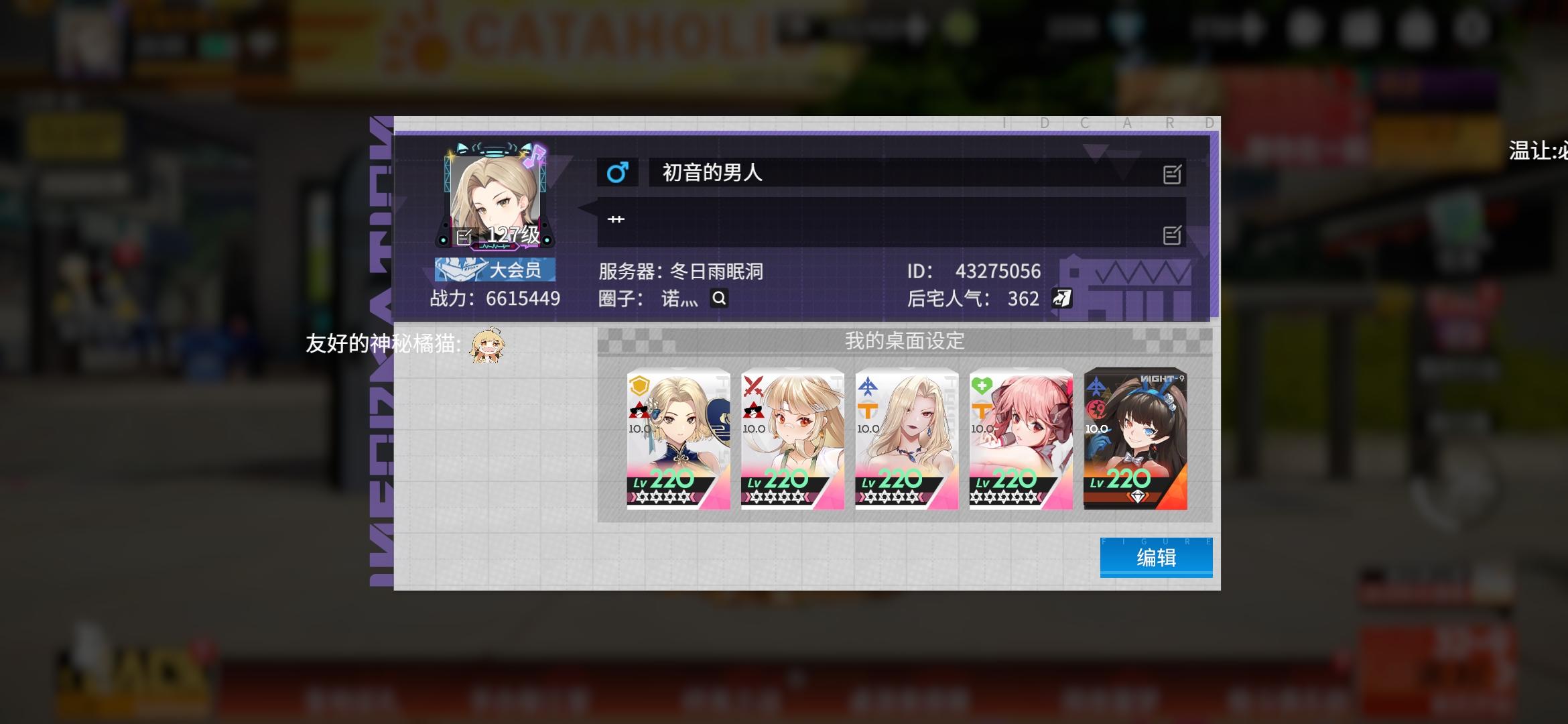Click the signature edit pencil icon
Image resolution: width=1568 pixels, height=724 pixels.
(1171, 235)
